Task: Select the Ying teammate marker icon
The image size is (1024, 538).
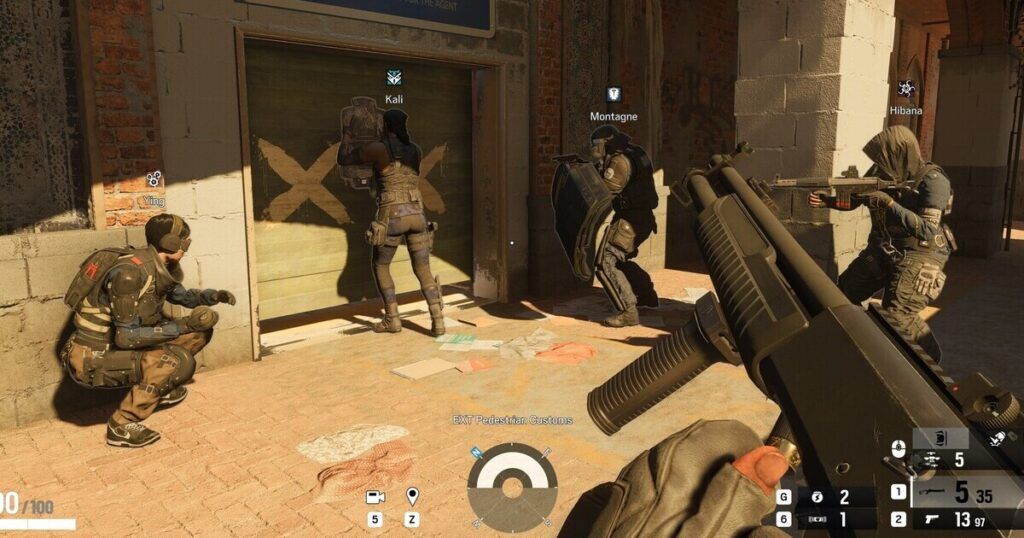Action: (153, 178)
